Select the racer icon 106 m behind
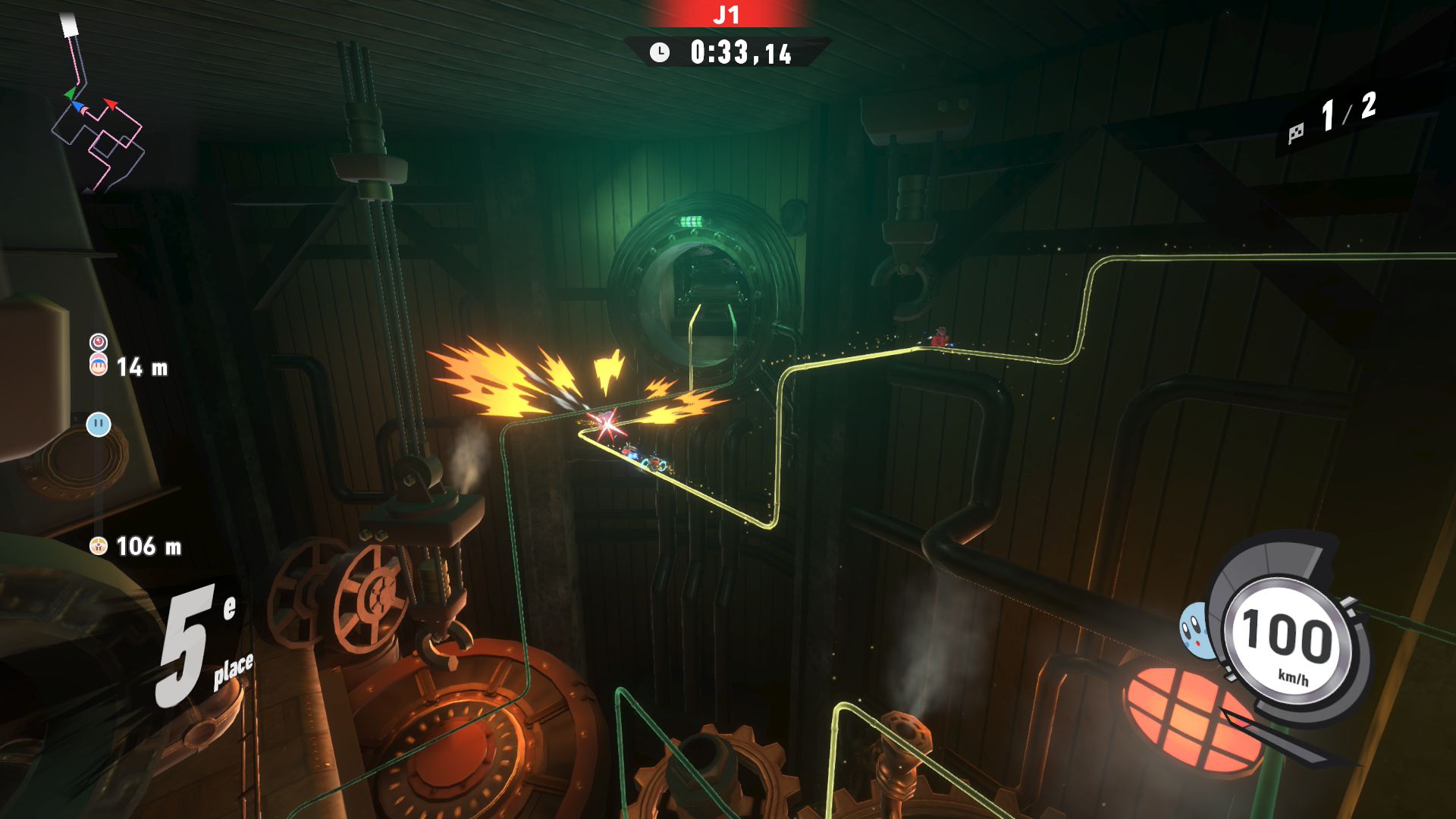 98,545
